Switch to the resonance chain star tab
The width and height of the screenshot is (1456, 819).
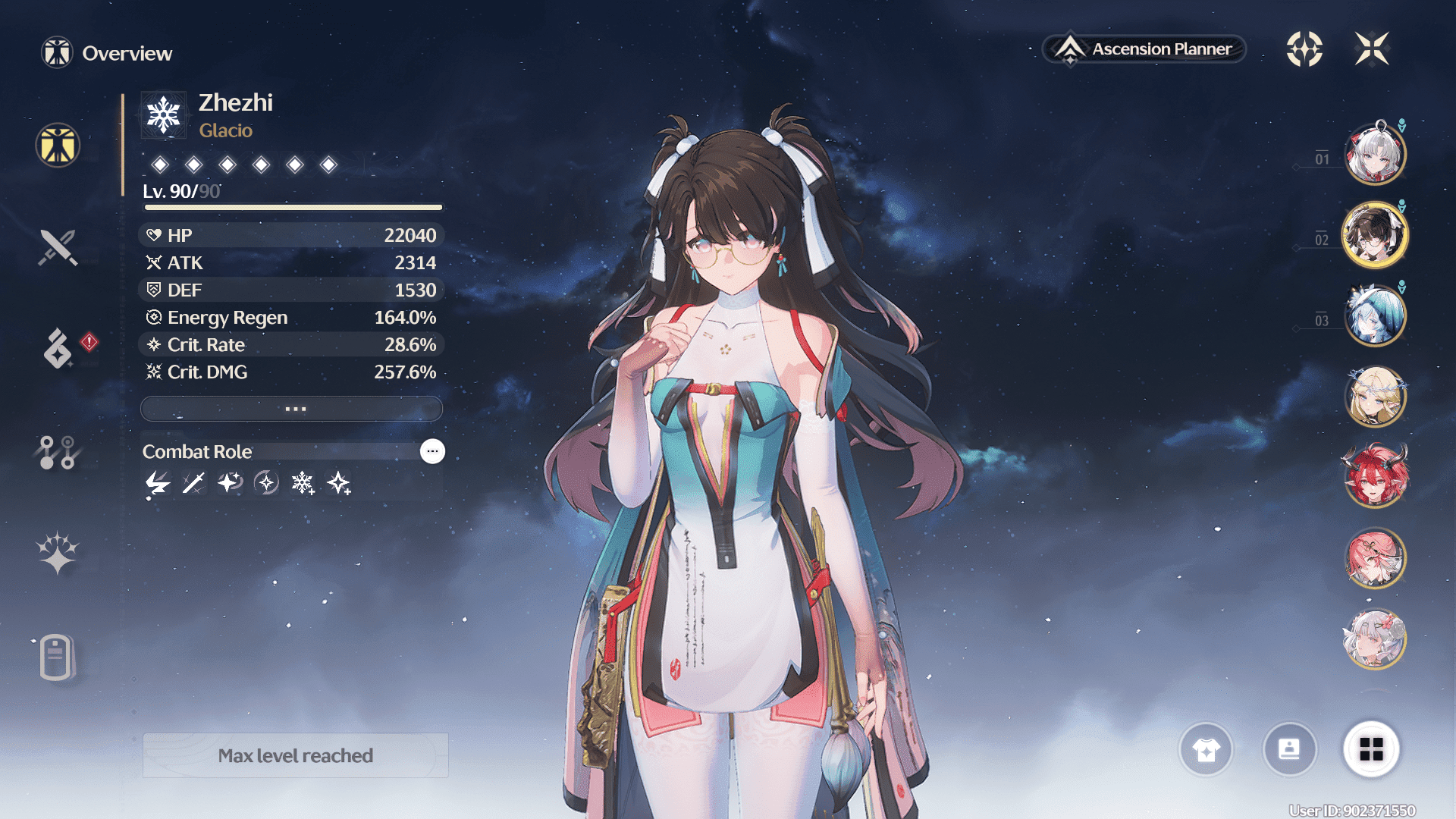(x=58, y=553)
